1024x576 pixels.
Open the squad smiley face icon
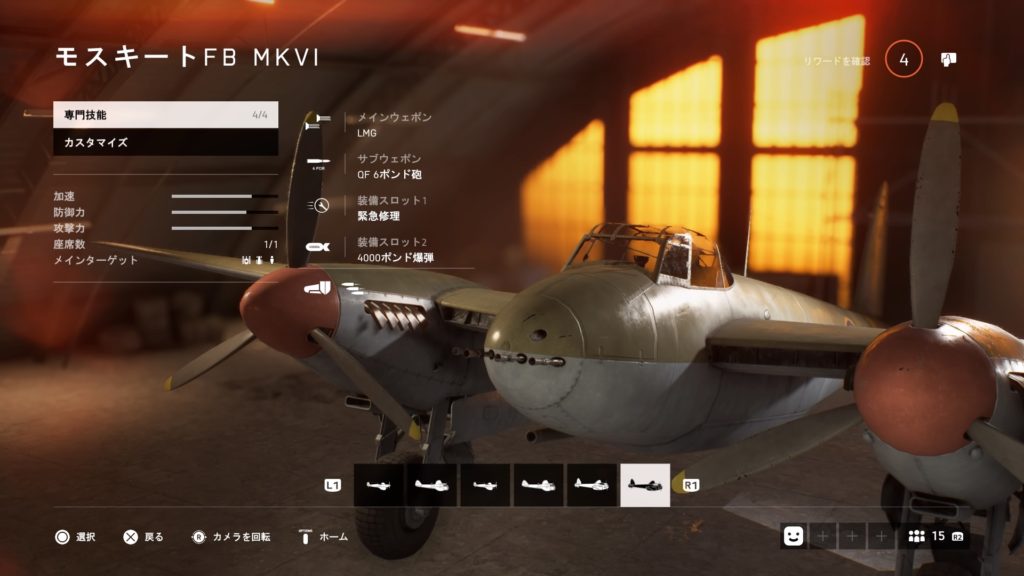coord(793,536)
